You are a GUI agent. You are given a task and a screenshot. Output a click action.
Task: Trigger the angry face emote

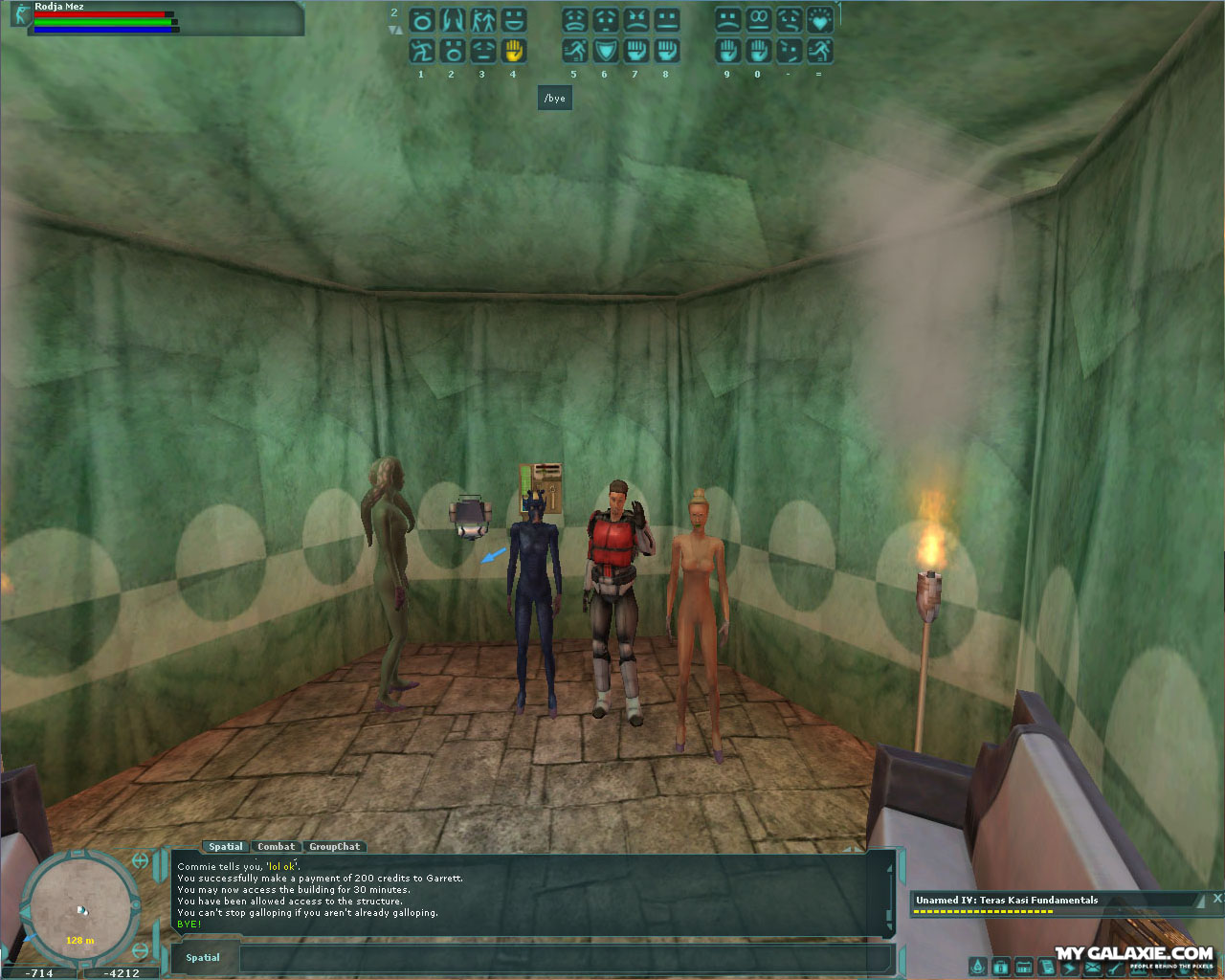635,20
